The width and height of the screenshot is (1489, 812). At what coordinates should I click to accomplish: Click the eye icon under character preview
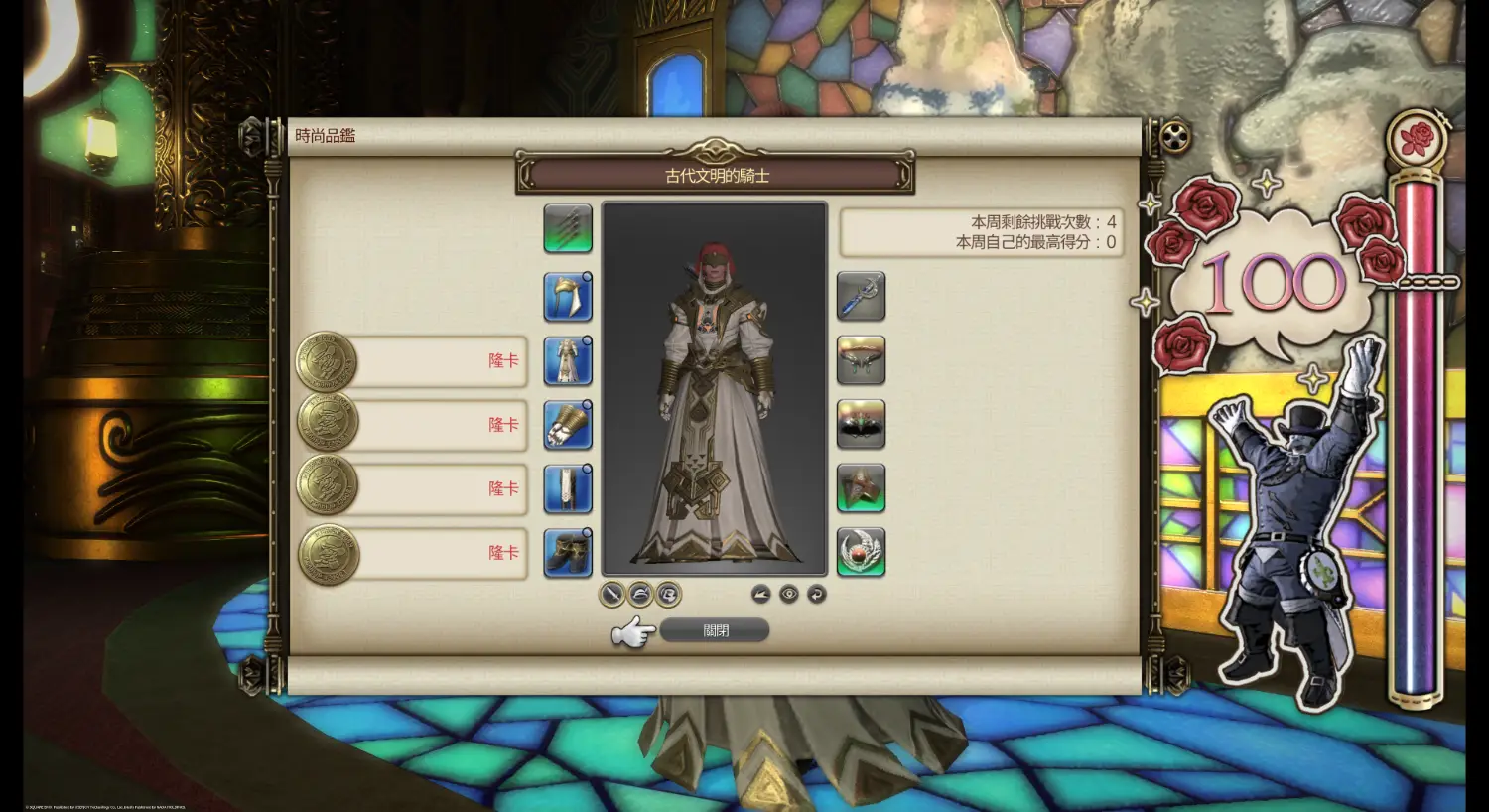tap(789, 594)
